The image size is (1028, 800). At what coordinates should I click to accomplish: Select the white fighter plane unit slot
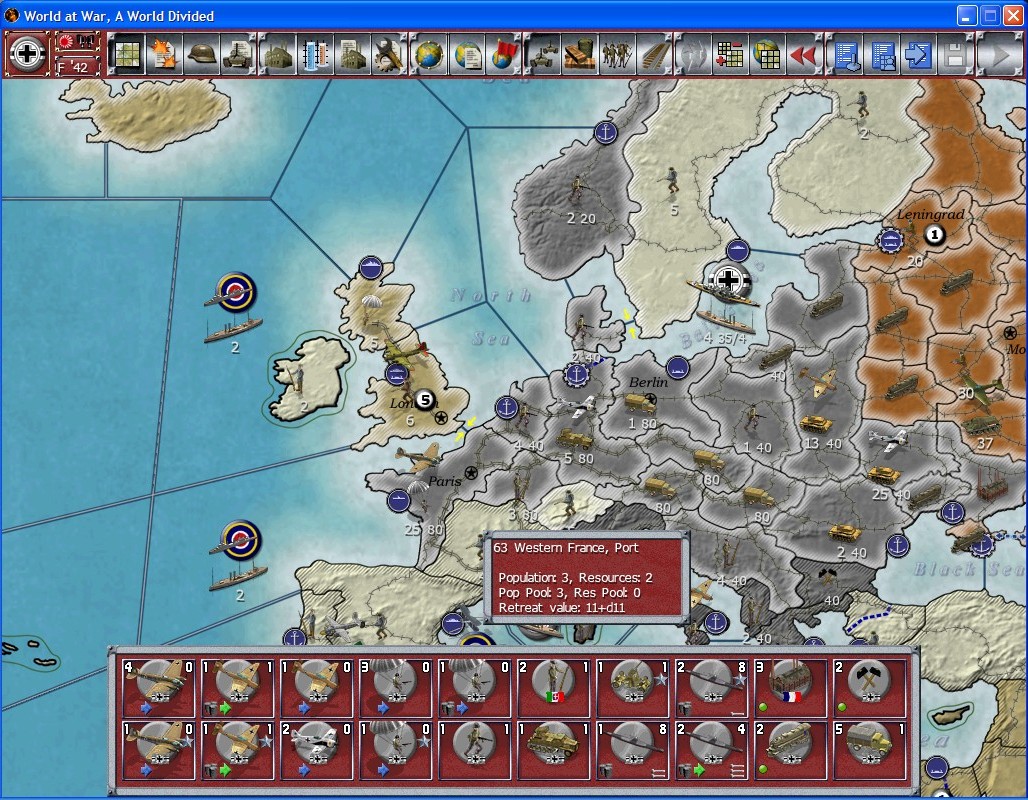(x=316, y=749)
